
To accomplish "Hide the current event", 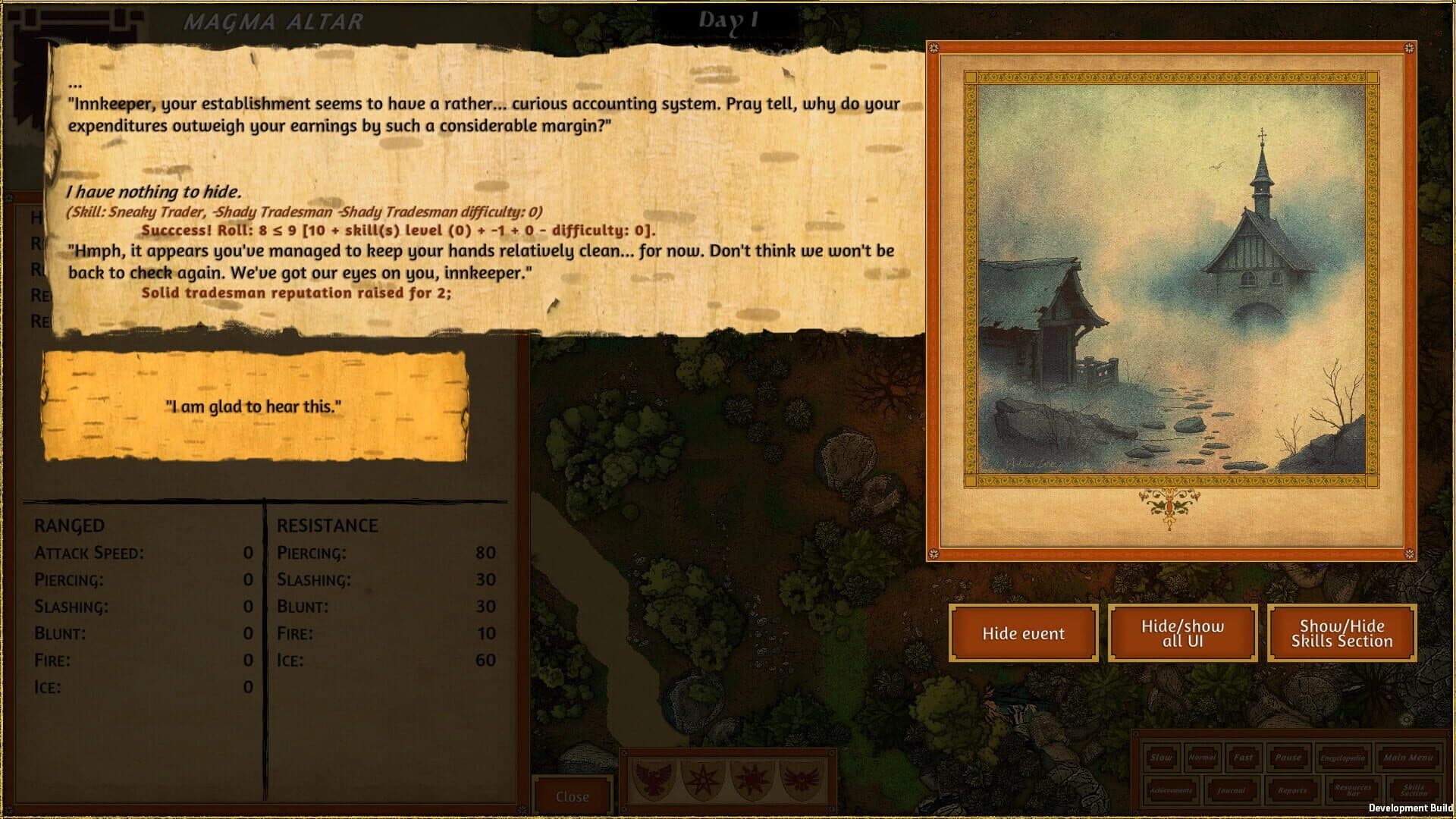I will click(1023, 633).
